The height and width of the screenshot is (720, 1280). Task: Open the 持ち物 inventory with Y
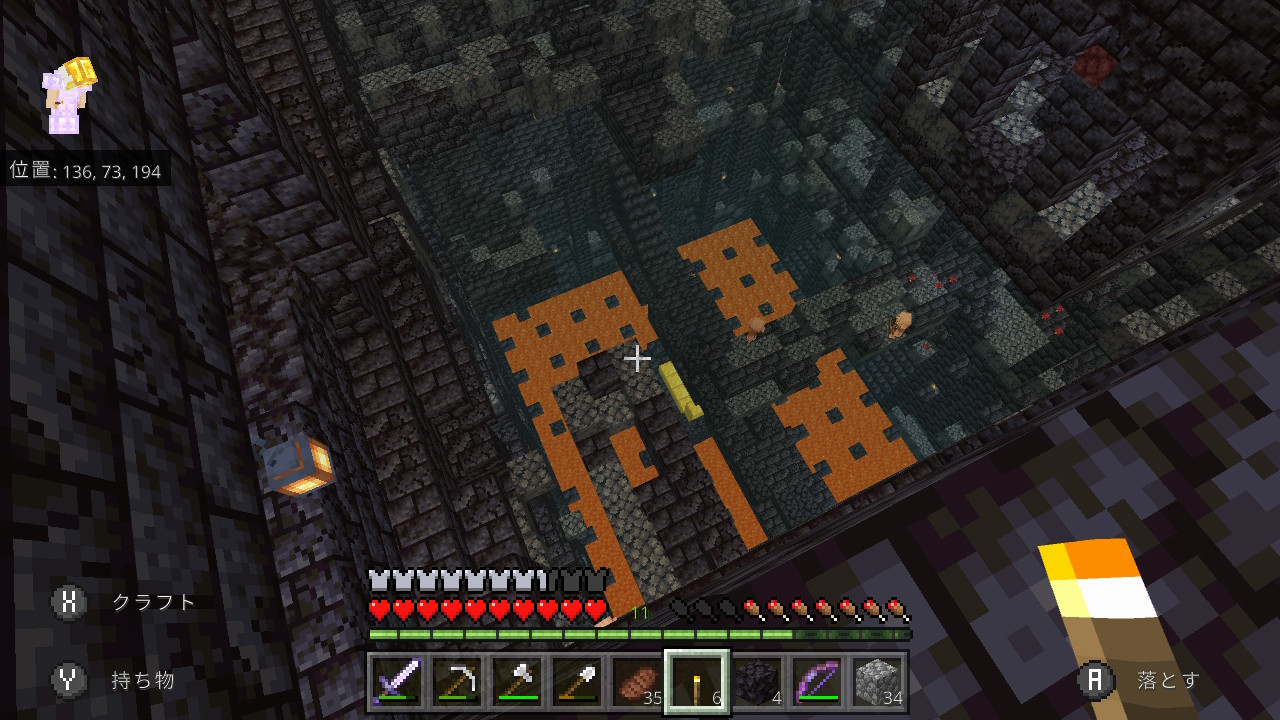pyautogui.click(x=68, y=680)
